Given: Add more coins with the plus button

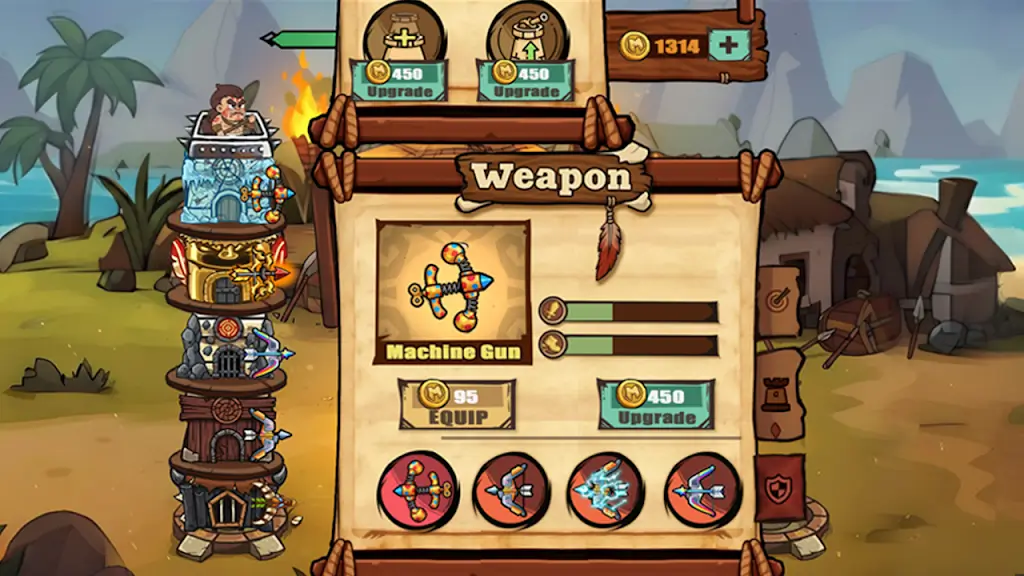Looking at the screenshot, I should click(728, 44).
